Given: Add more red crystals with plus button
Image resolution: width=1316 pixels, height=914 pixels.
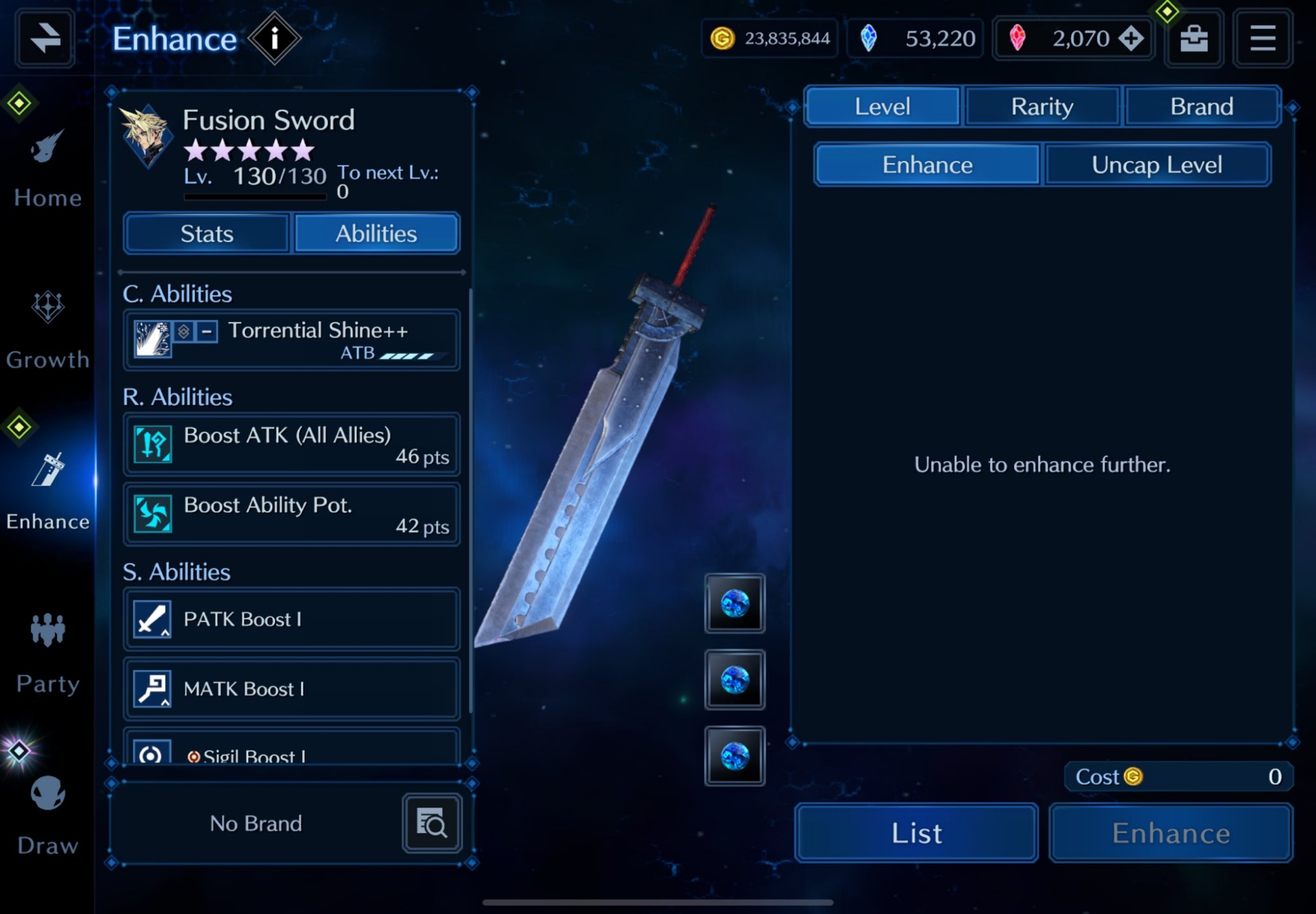Looking at the screenshot, I should point(1131,39).
